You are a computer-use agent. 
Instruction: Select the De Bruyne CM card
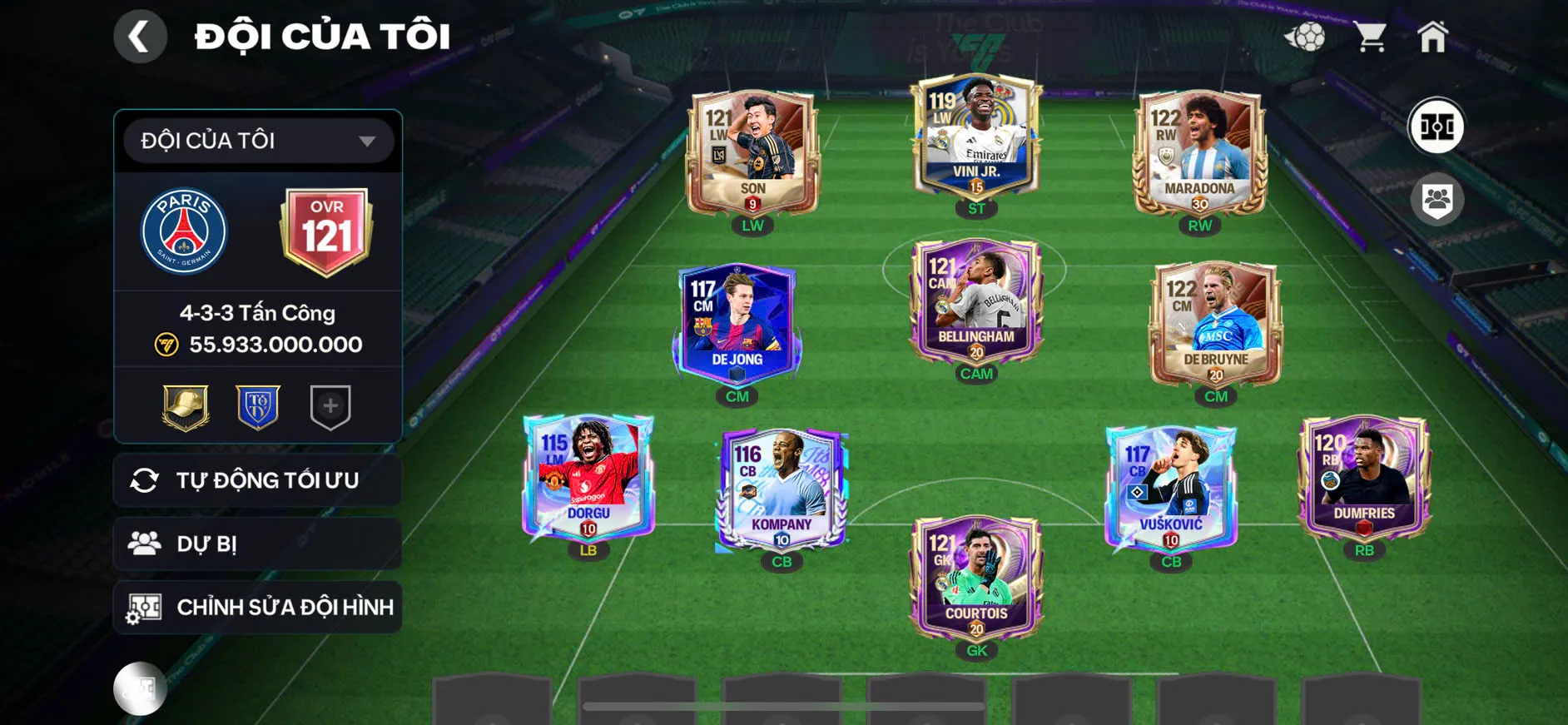1215,325
